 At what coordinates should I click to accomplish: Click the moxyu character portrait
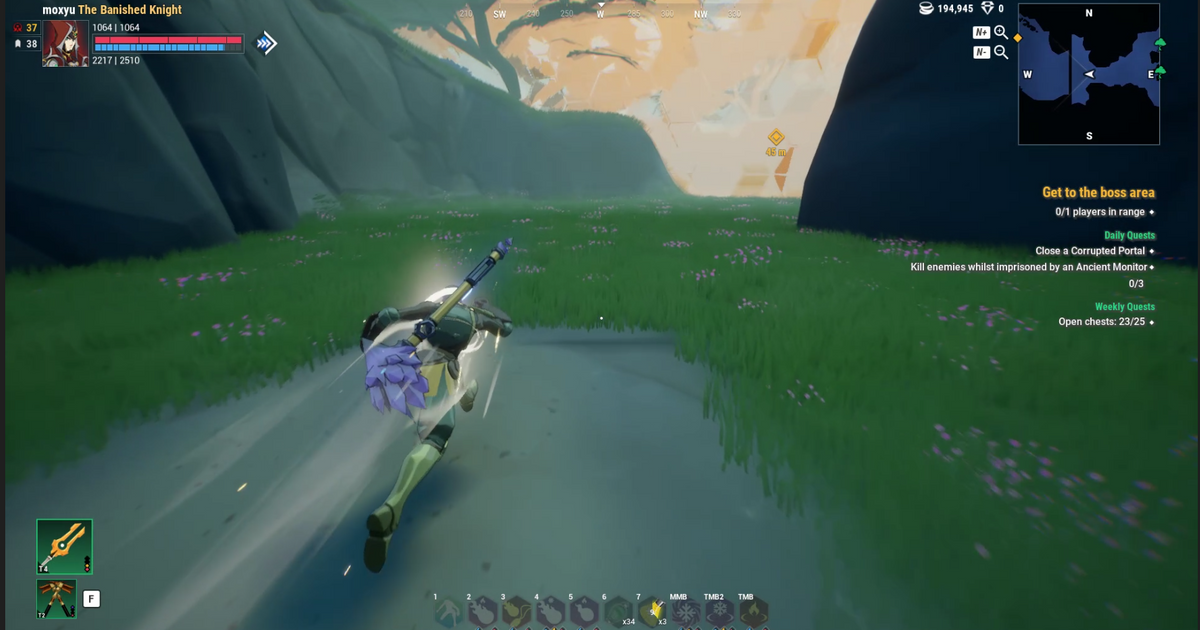[66, 43]
